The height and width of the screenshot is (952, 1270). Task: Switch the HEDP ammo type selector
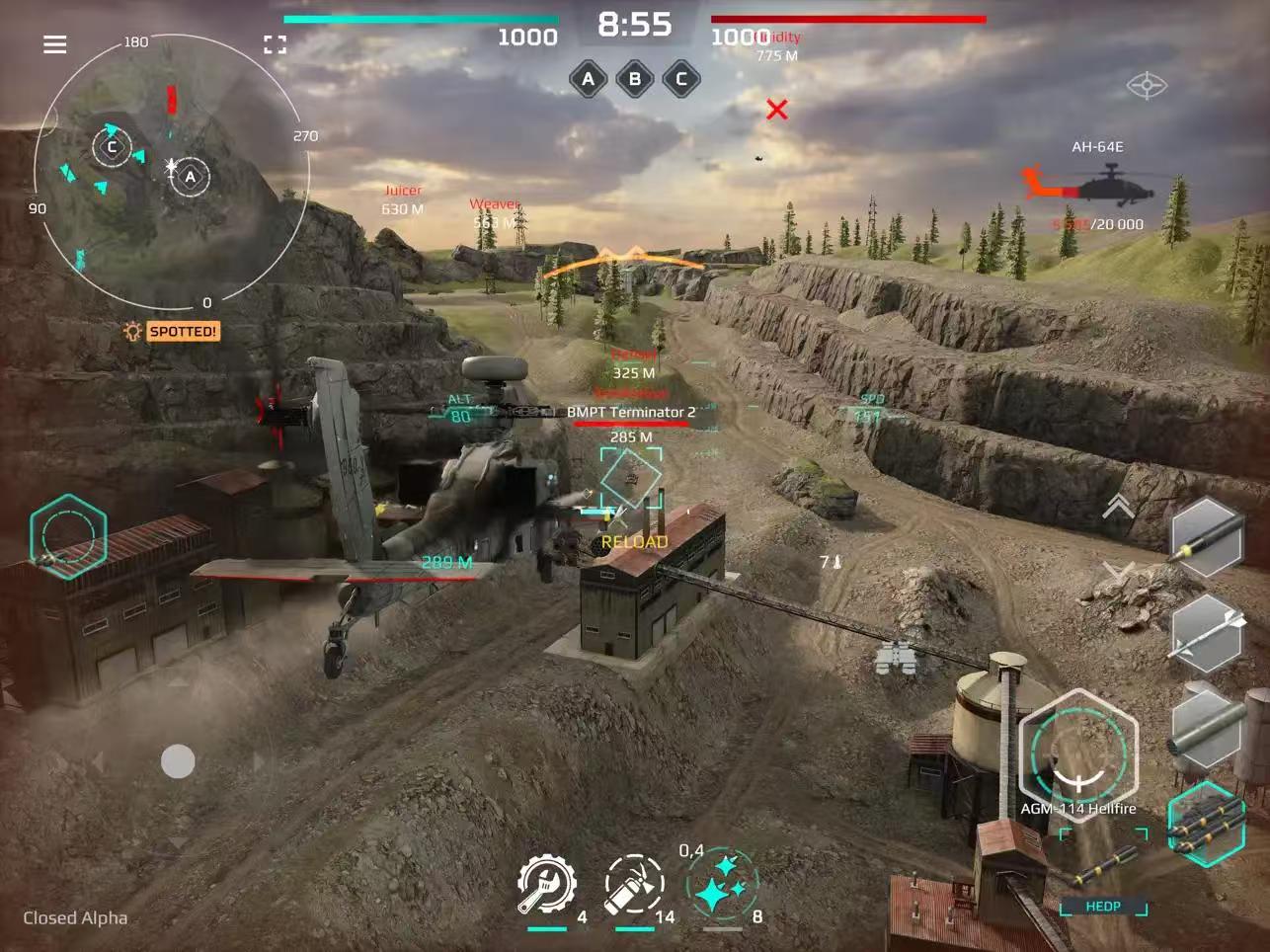point(1103,874)
